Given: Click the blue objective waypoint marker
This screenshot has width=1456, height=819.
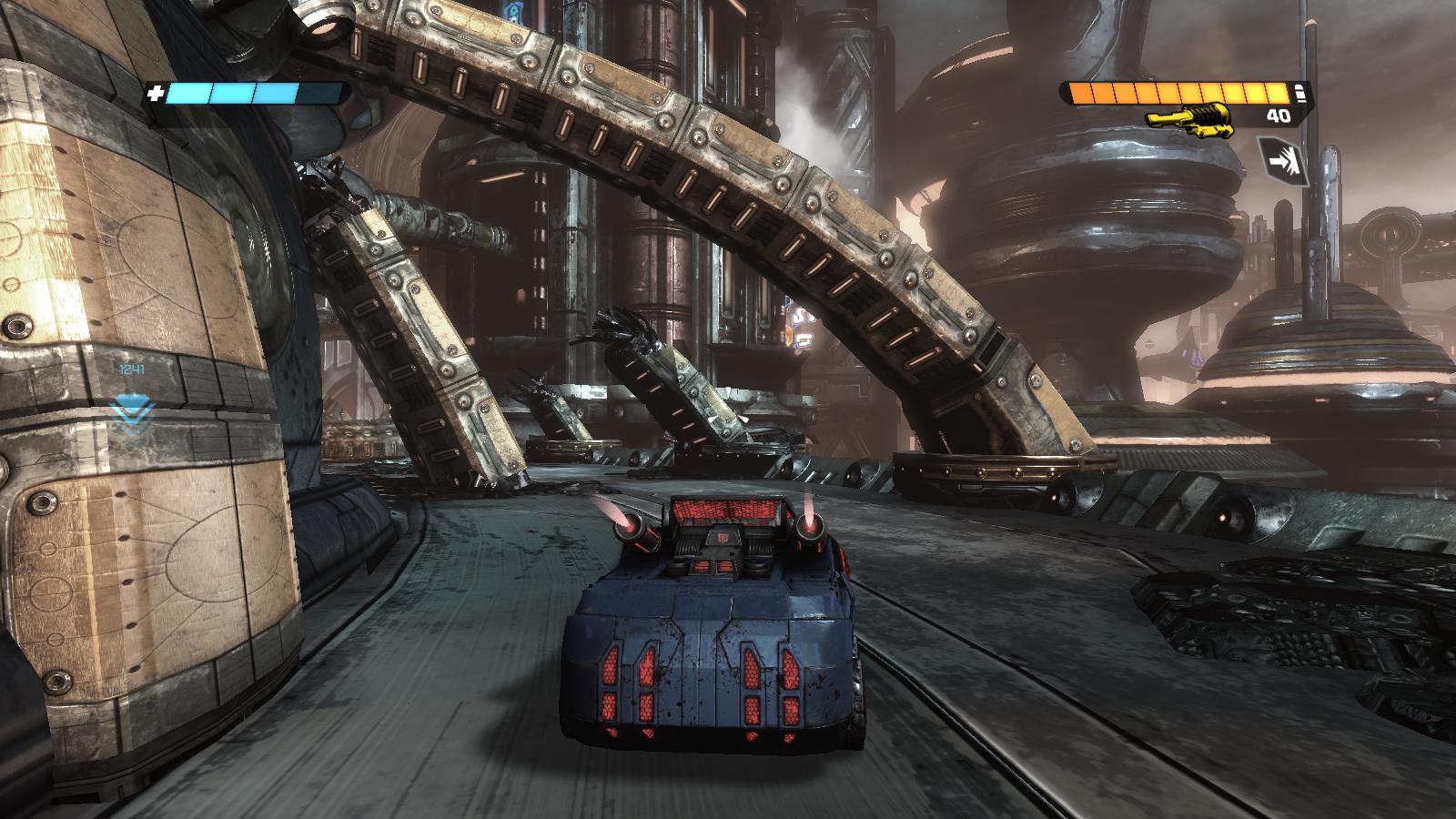Looking at the screenshot, I should 131,412.
